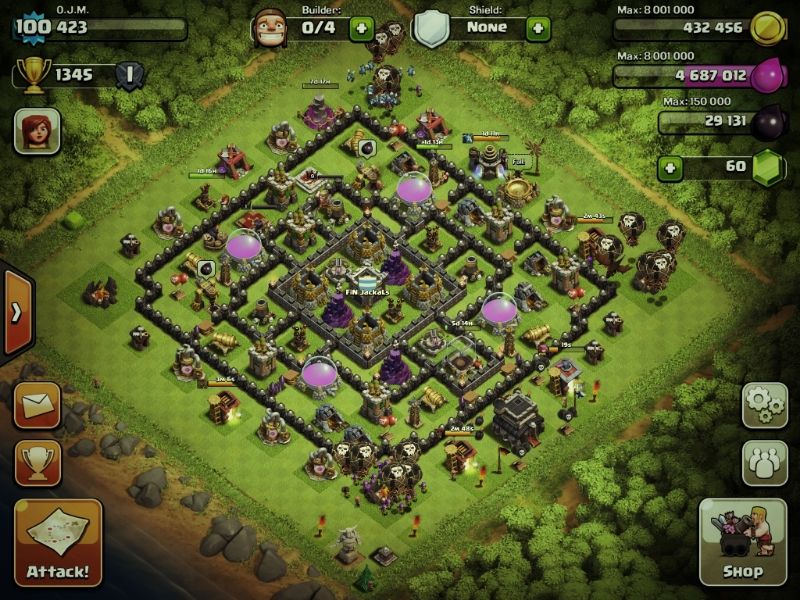
Task: Tap the Attack! button
Action: (58, 543)
